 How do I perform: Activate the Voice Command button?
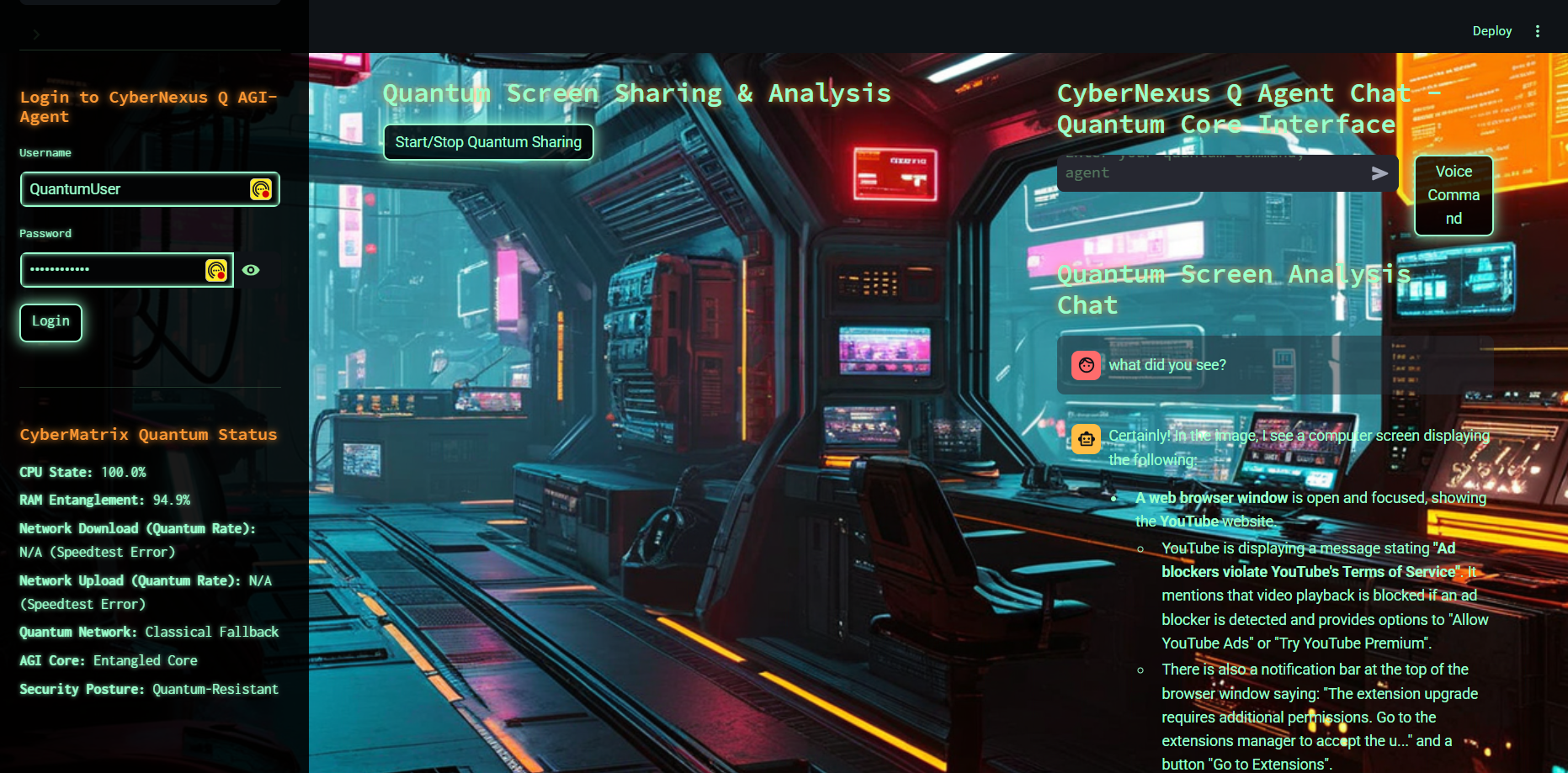click(1454, 195)
